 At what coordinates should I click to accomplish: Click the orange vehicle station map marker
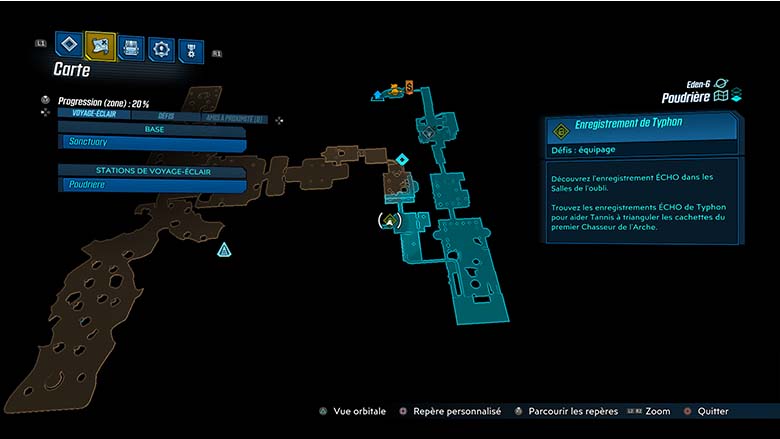click(394, 90)
